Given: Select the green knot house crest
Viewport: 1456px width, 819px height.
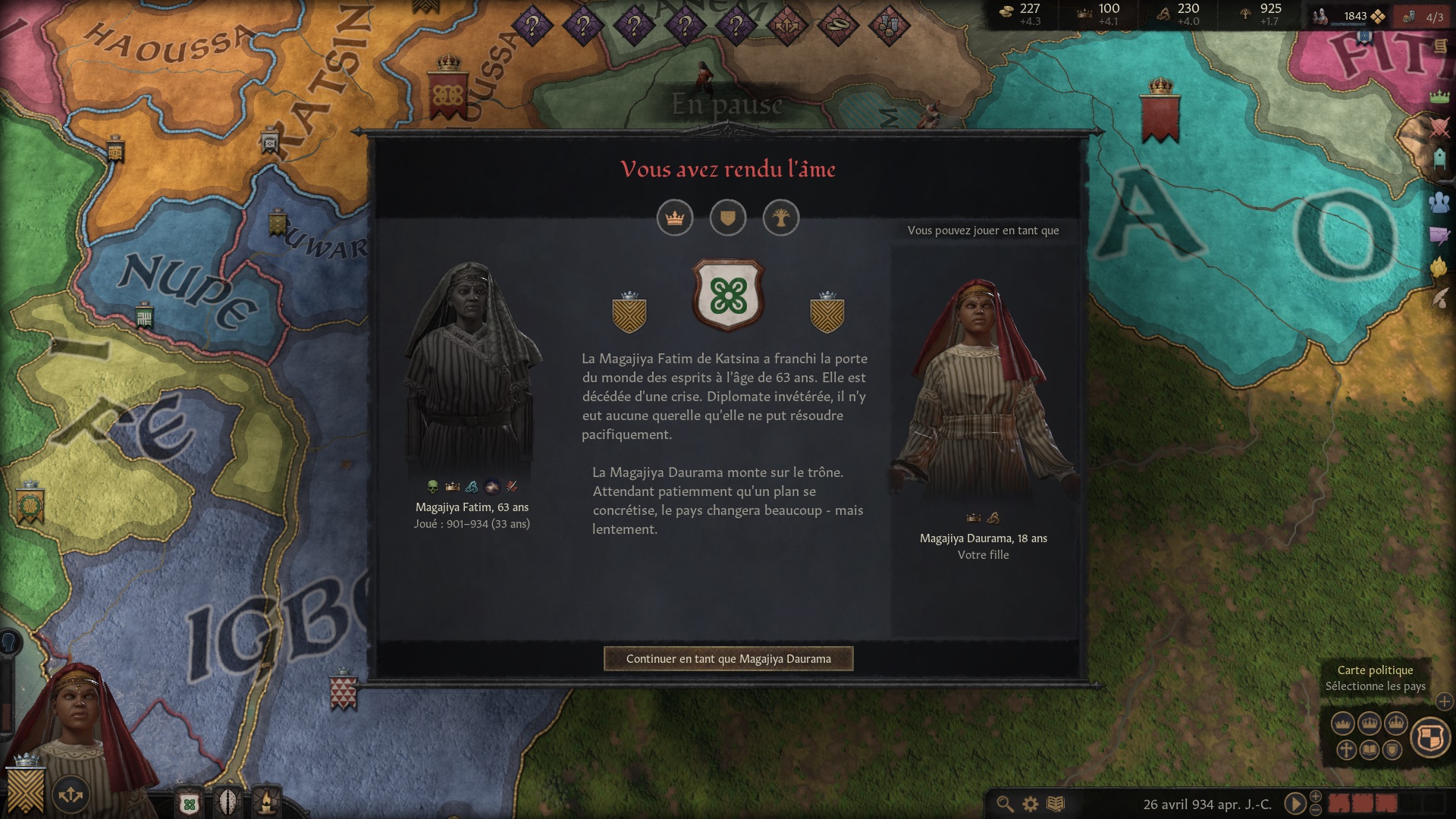Looking at the screenshot, I should 728,296.
